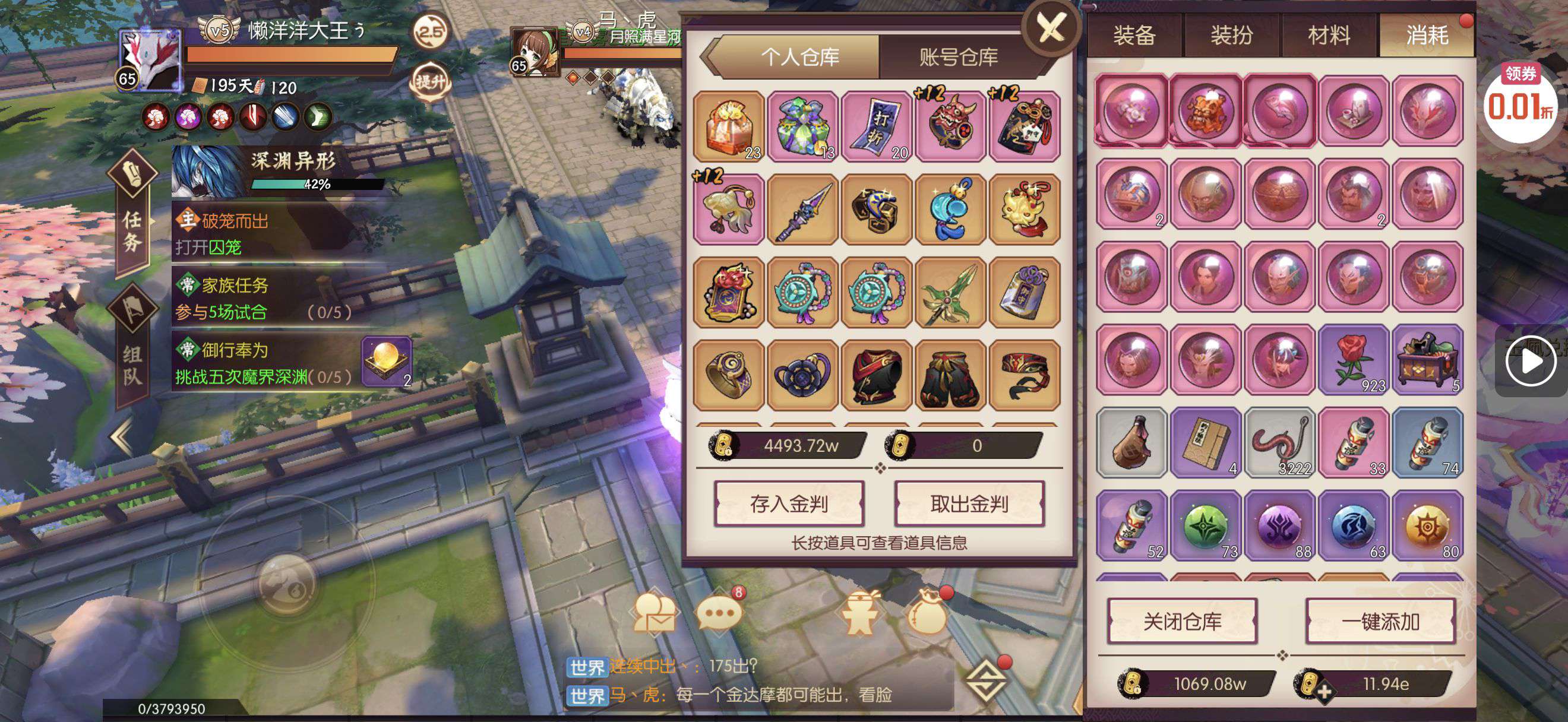1568x722 pixels.
Task: Select the 消耗 bag tab
Action: (x=1427, y=35)
